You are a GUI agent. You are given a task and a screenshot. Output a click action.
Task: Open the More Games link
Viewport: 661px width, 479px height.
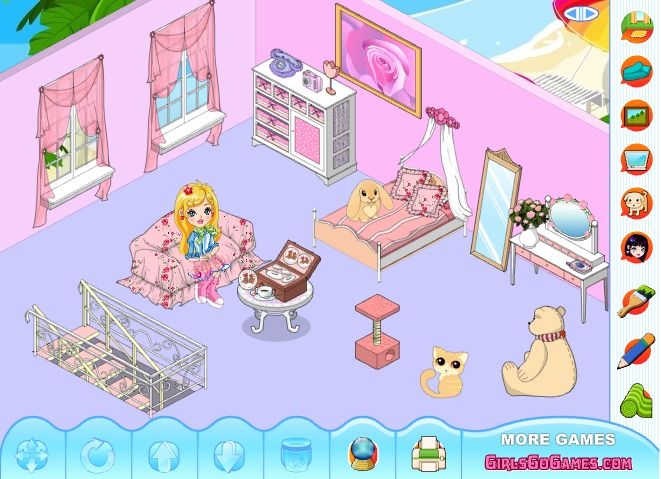(x=558, y=439)
